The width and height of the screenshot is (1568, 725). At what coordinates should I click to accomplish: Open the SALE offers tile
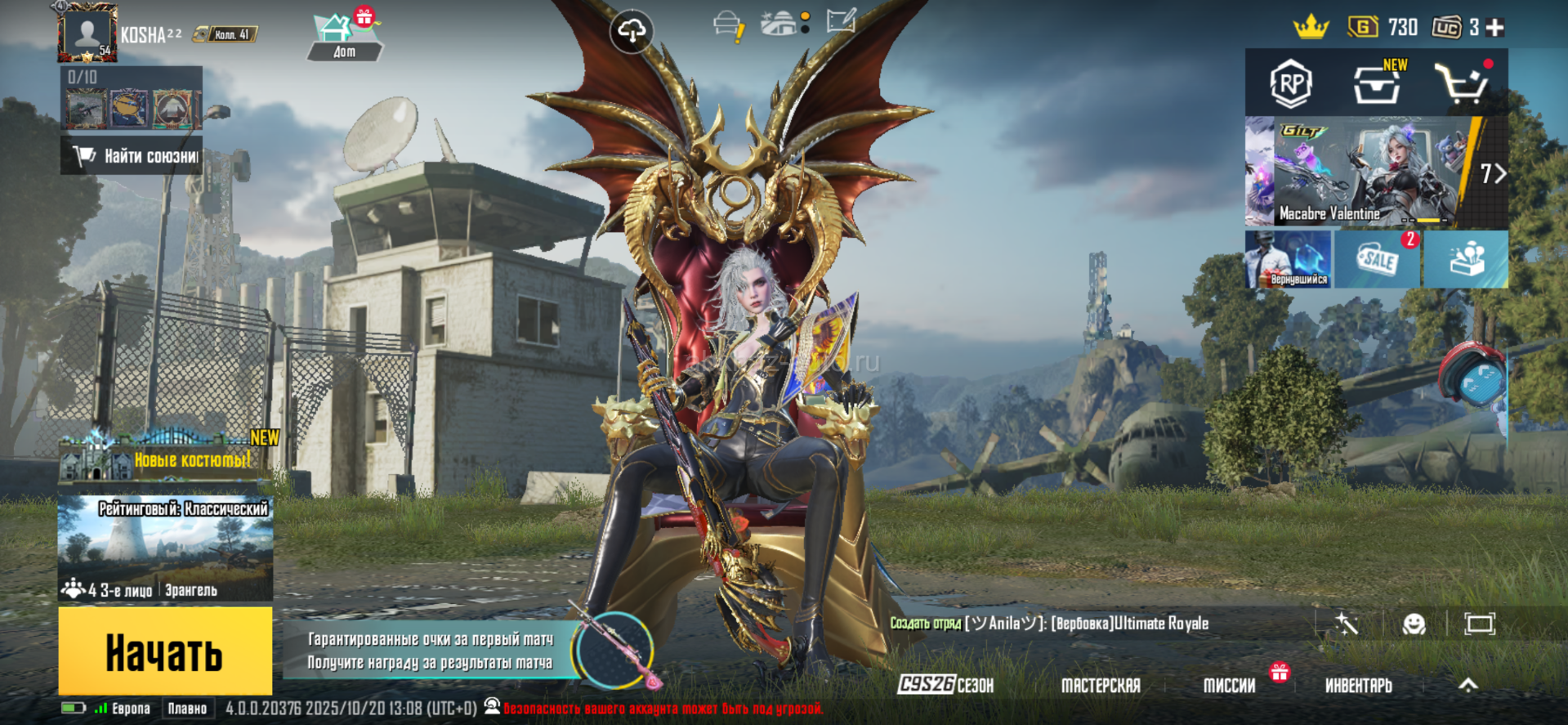click(1377, 260)
